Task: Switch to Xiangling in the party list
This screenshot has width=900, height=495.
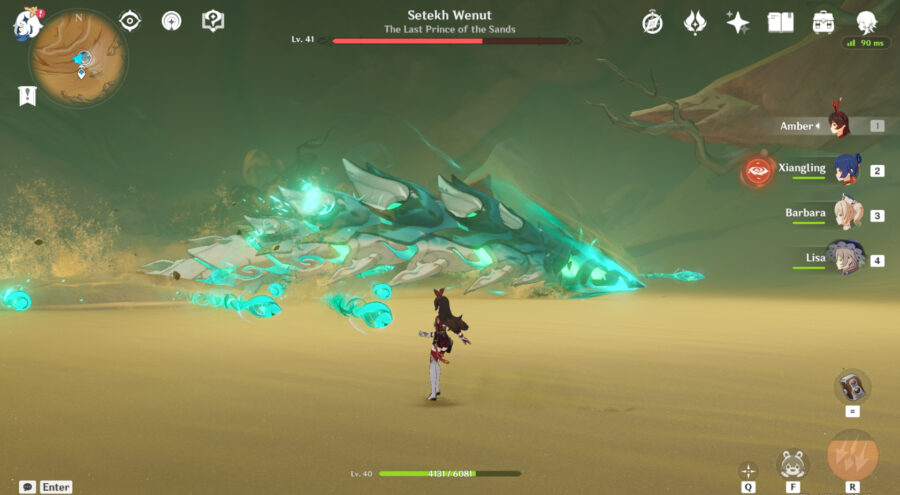Action: pyautogui.click(x=847, y=169)
